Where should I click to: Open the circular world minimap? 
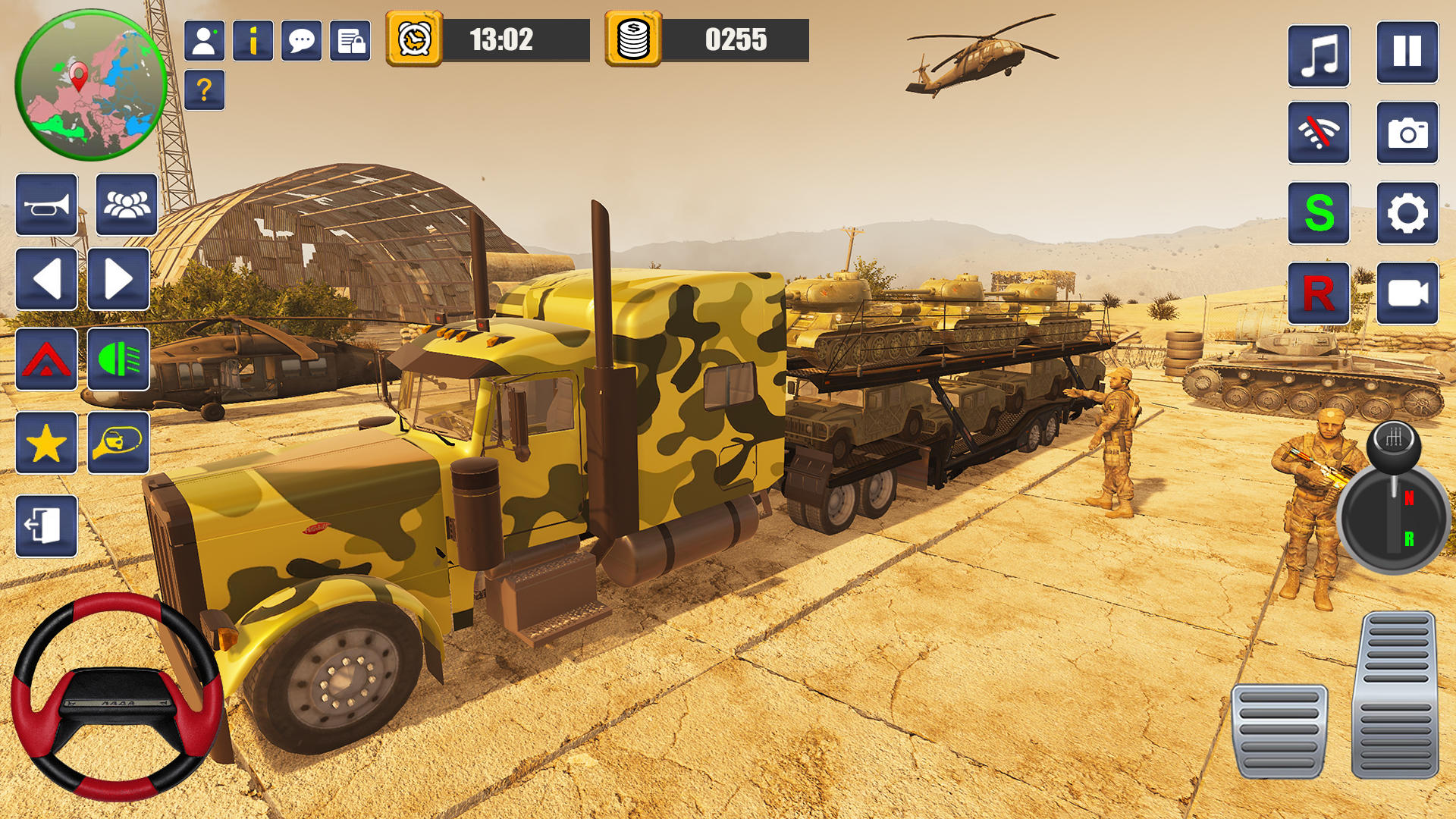91,85
